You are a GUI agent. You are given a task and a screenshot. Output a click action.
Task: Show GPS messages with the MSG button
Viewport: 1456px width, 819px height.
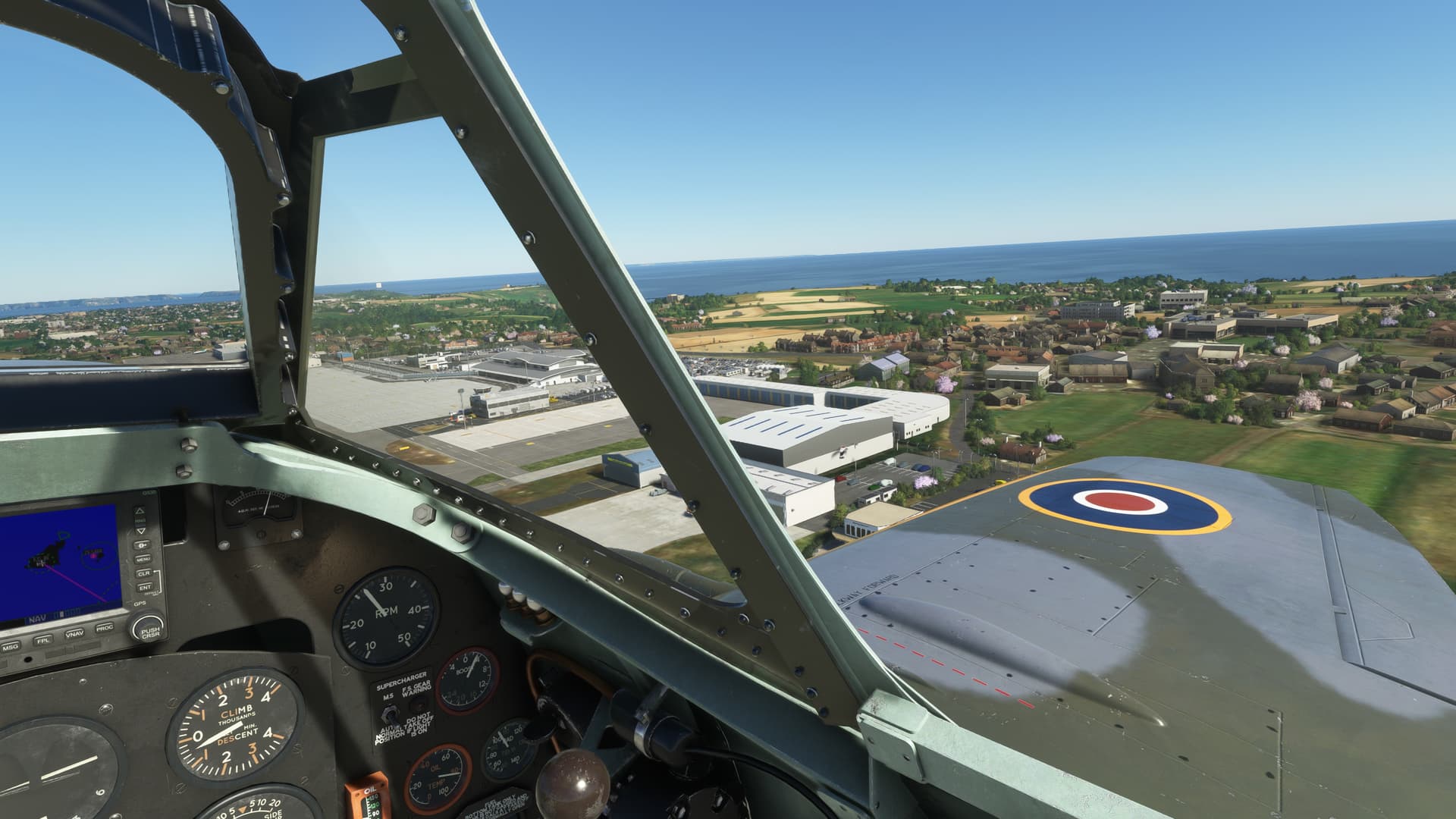[x=11, y=647]
